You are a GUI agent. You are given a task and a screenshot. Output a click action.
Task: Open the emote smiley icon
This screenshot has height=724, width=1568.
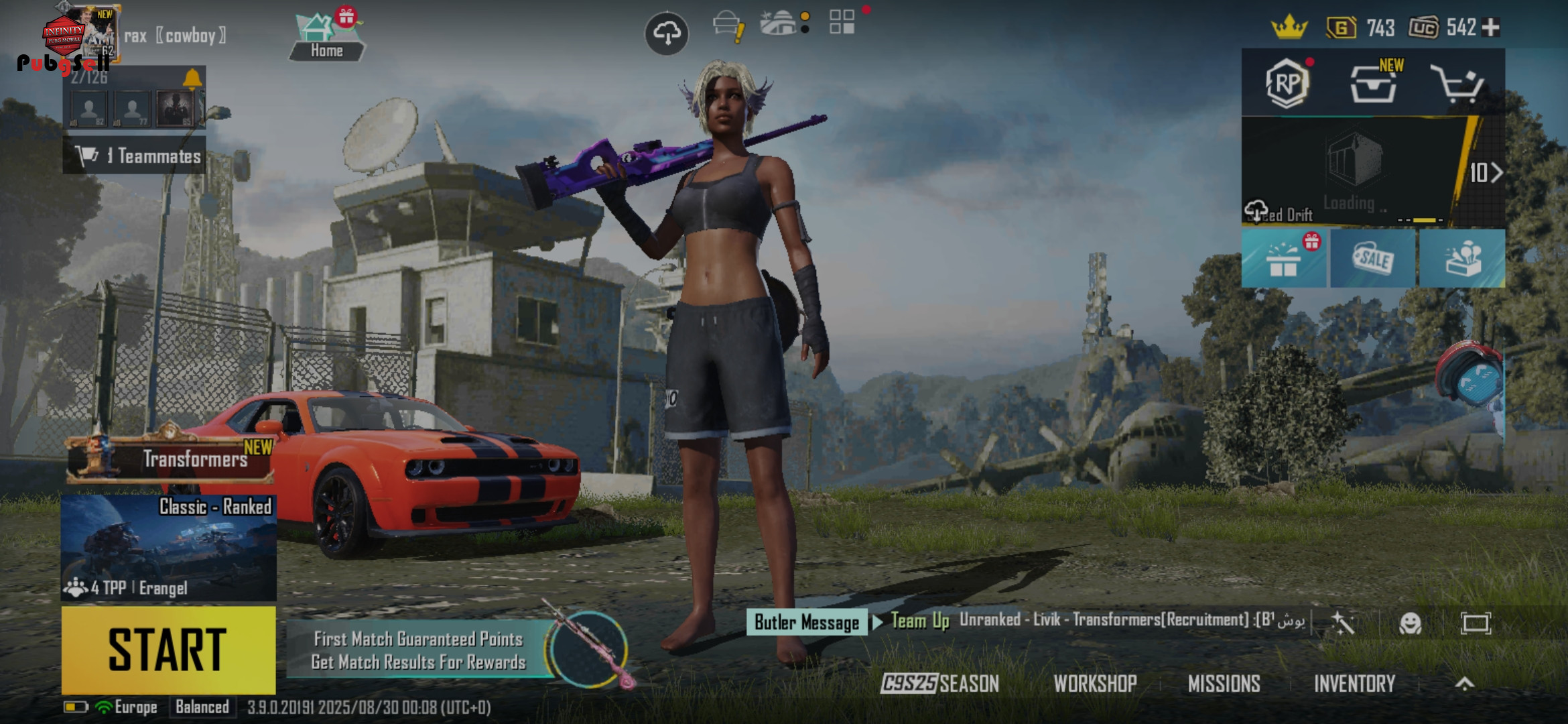tap(1410, 623)
